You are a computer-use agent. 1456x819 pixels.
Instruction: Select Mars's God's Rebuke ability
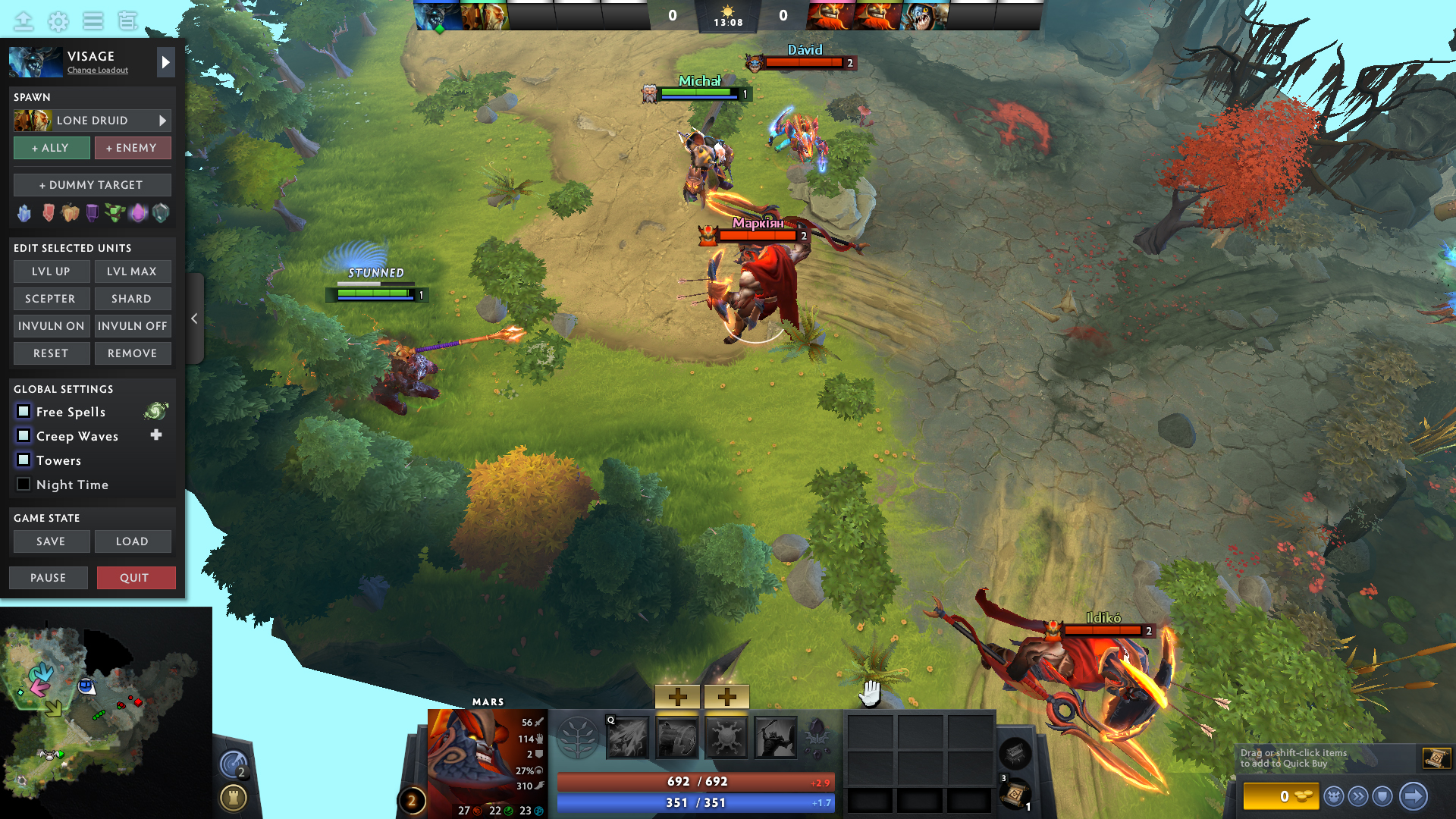point(677,736)
